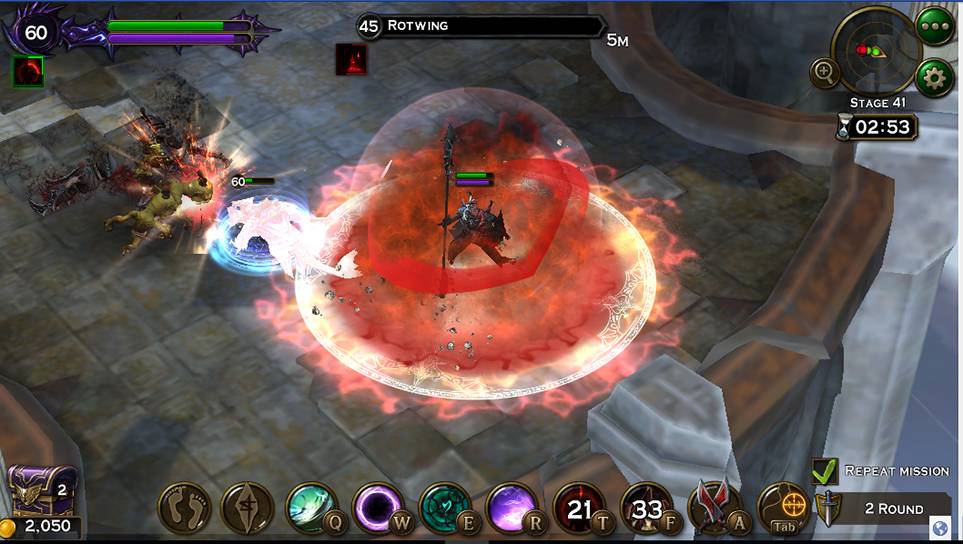Use the red crossed-blades A attack
Screen dimensions: 963x544
pos(714,508)
